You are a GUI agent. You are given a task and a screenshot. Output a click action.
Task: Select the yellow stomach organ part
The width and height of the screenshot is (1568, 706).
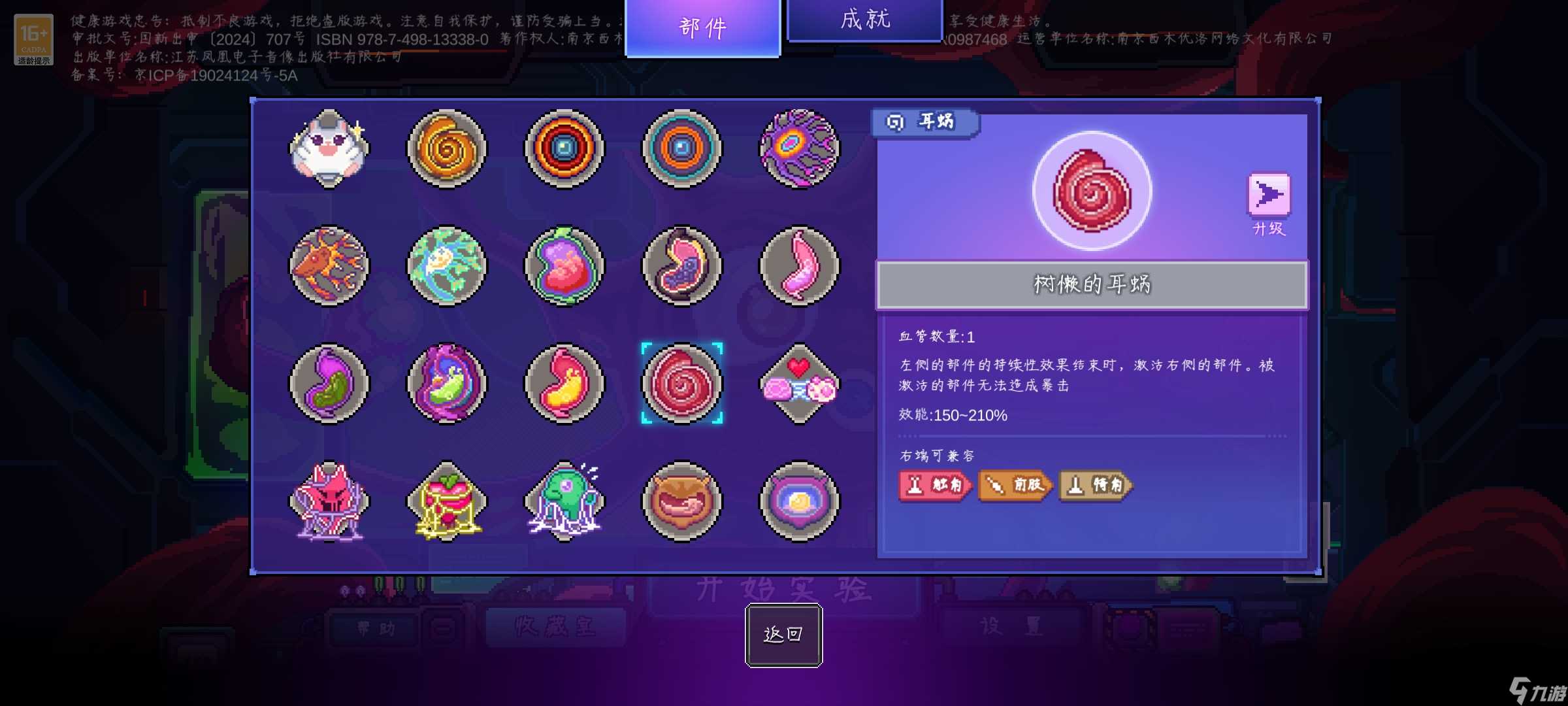(x=564, y=384)
